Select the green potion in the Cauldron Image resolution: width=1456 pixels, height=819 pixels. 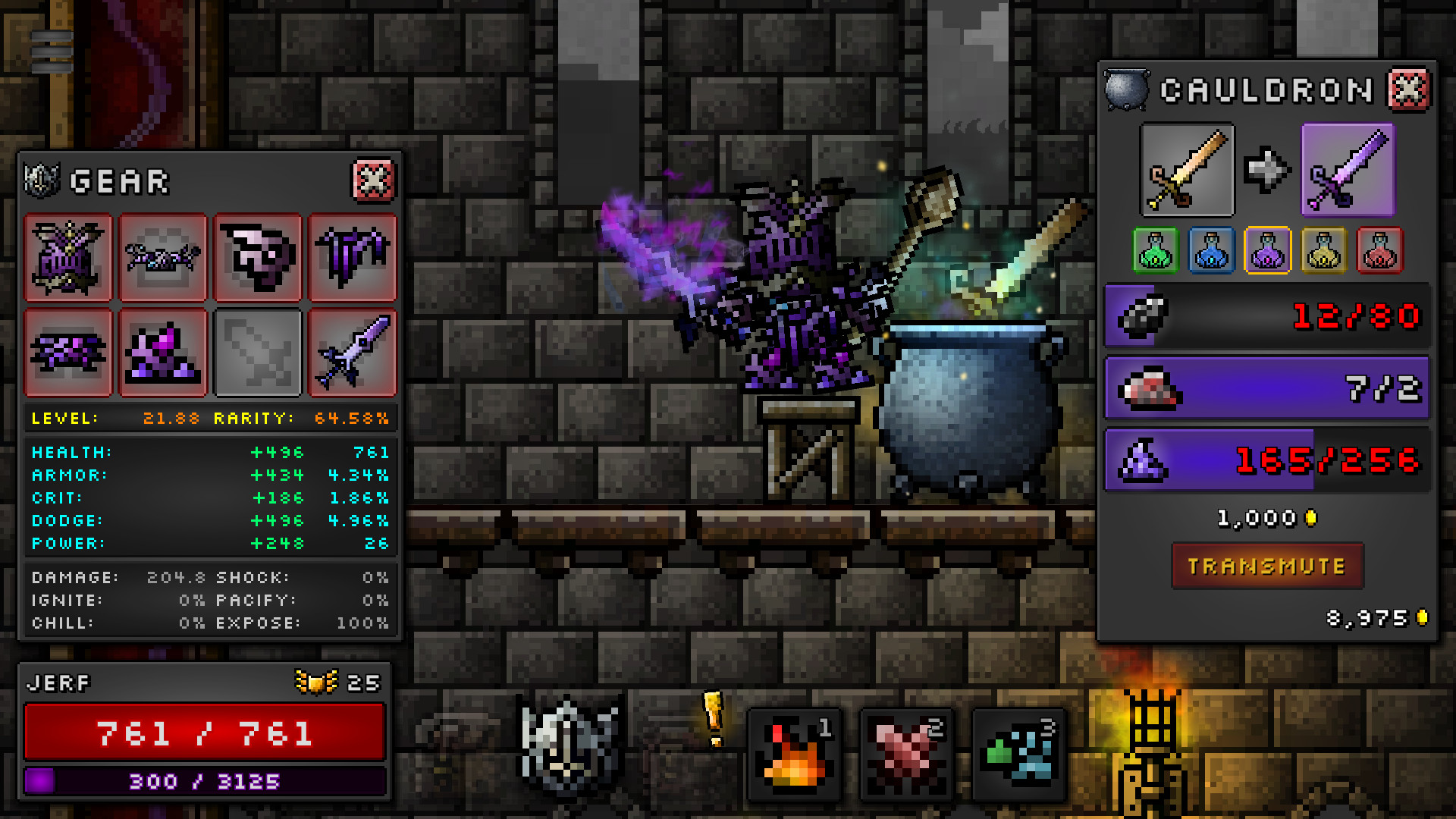point(1156,251)
